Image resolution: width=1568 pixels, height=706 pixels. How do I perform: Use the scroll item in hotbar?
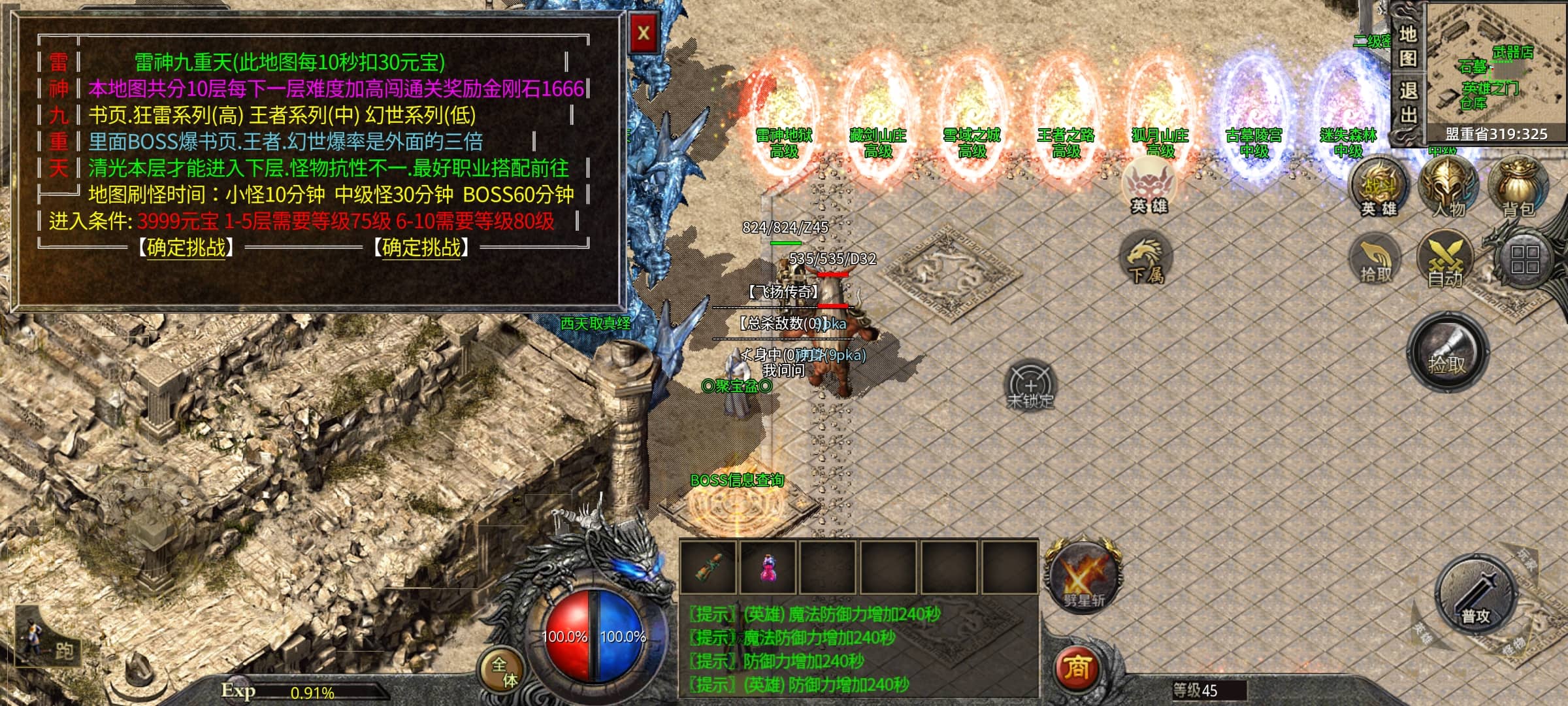tap(709, 566)
